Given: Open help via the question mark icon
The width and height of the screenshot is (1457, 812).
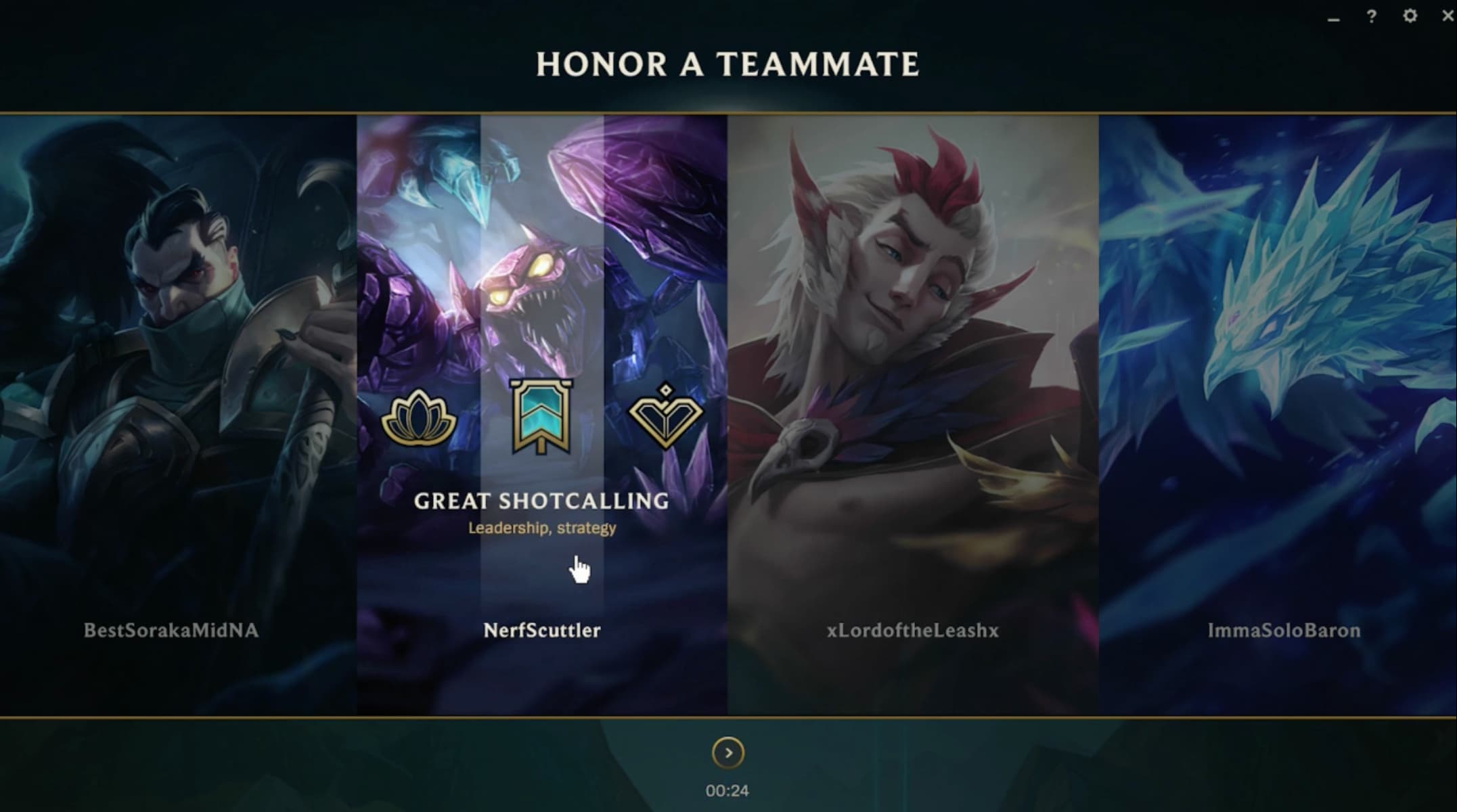Looking at the screenshot, I should [1371, 14].
